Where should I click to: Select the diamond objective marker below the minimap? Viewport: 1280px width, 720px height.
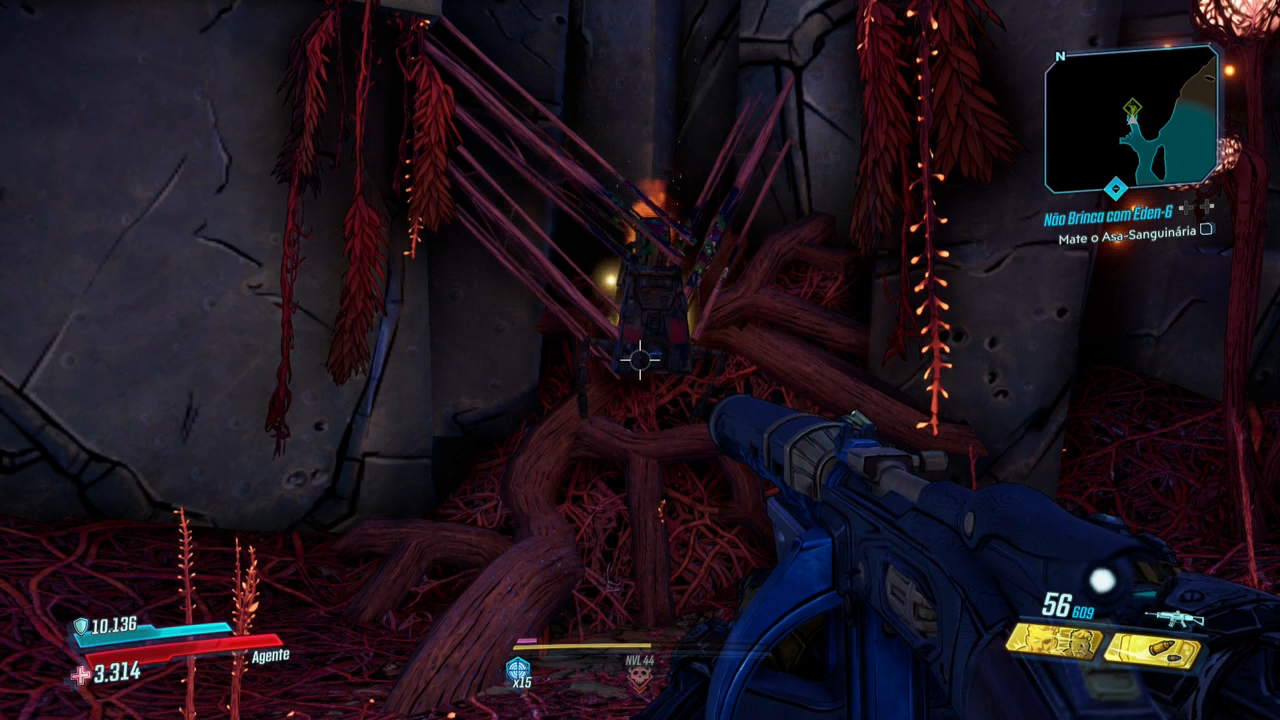tap(1115, 188)
